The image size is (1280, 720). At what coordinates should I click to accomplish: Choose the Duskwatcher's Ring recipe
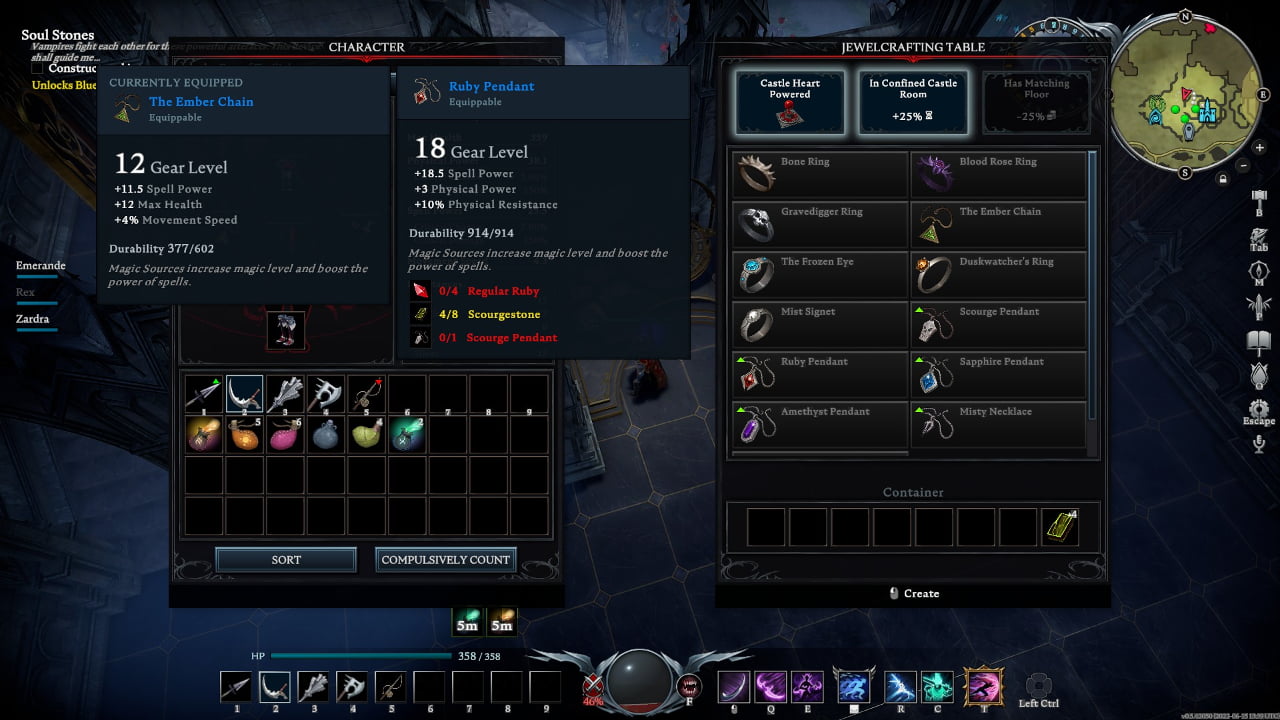[998, 275]
